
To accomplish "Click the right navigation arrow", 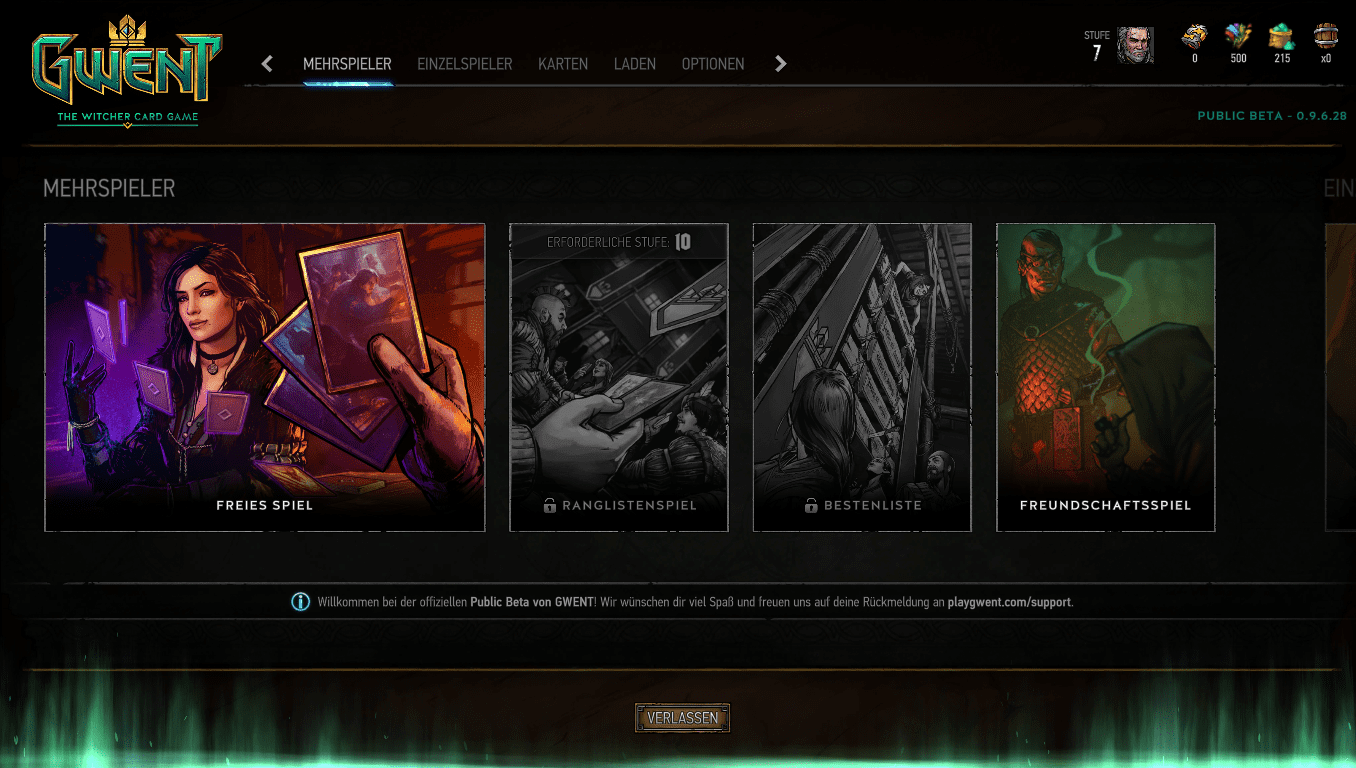I will [781, 64].
